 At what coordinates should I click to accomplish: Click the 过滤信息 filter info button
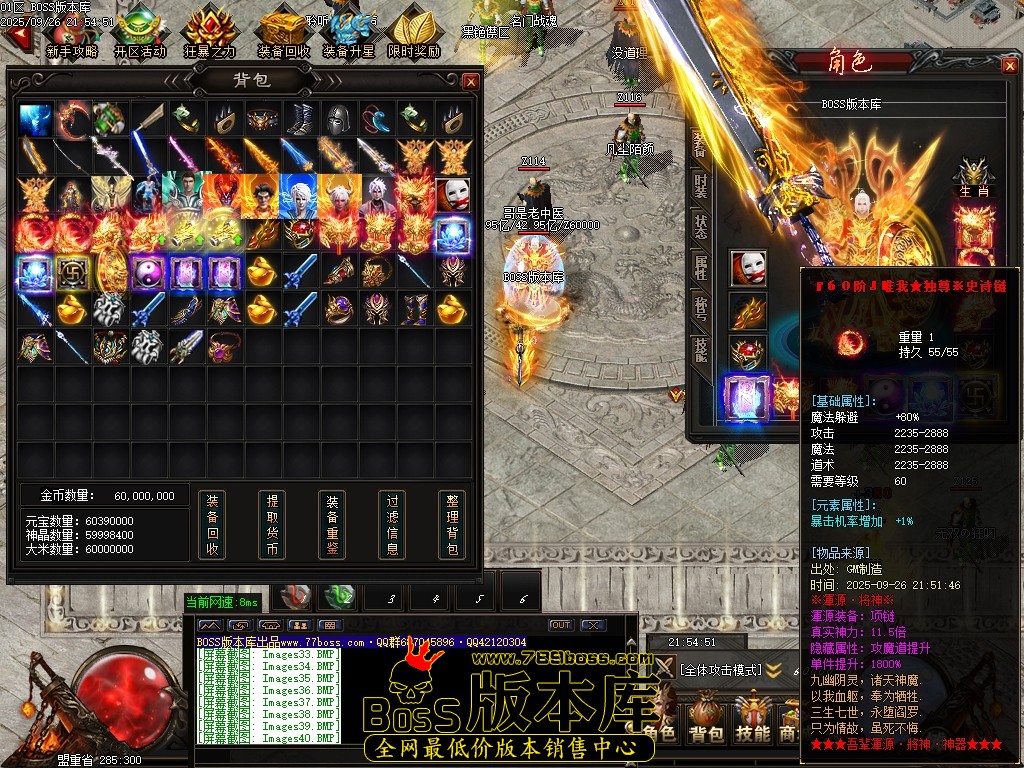pyautogui.click(x=392, y=524)
